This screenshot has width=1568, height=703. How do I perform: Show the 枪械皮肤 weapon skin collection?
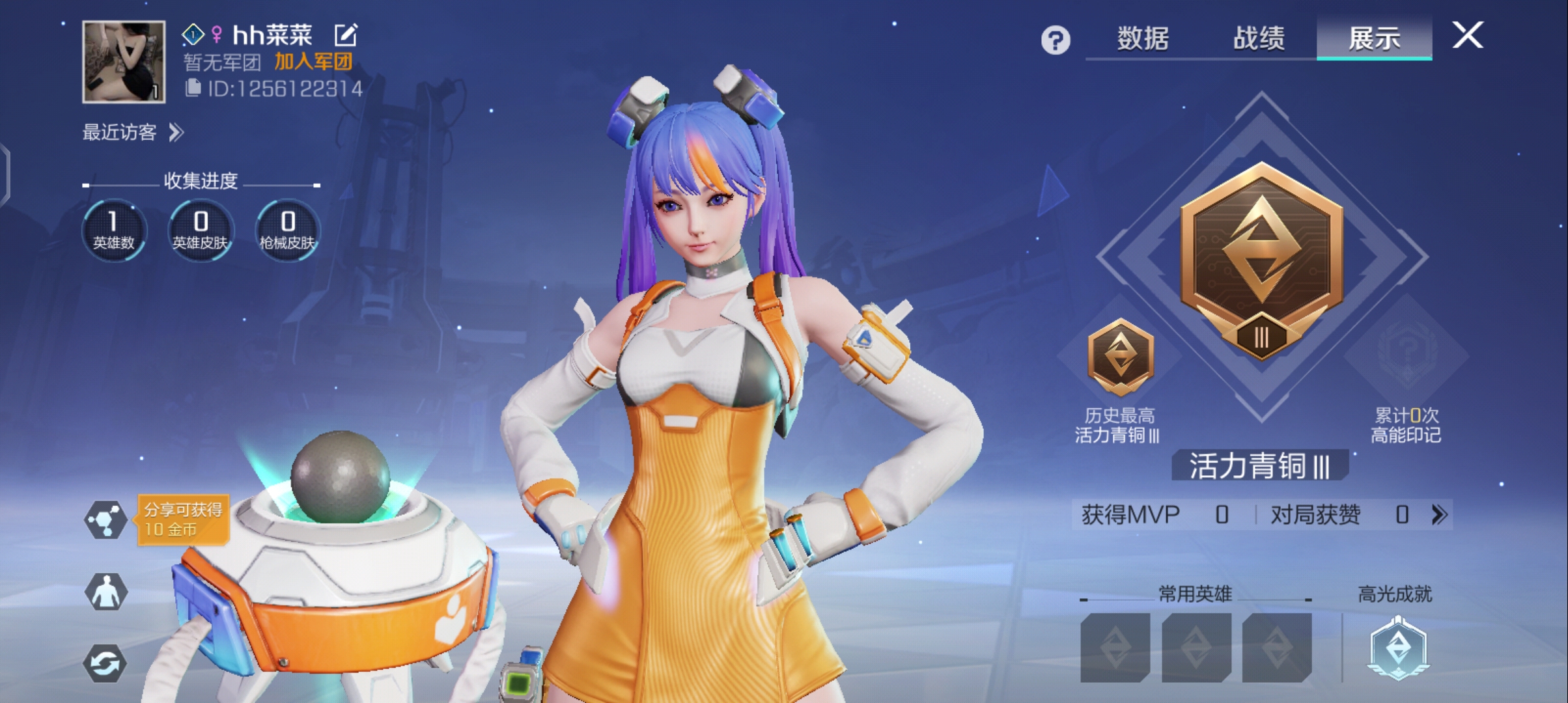pos(287,230)
